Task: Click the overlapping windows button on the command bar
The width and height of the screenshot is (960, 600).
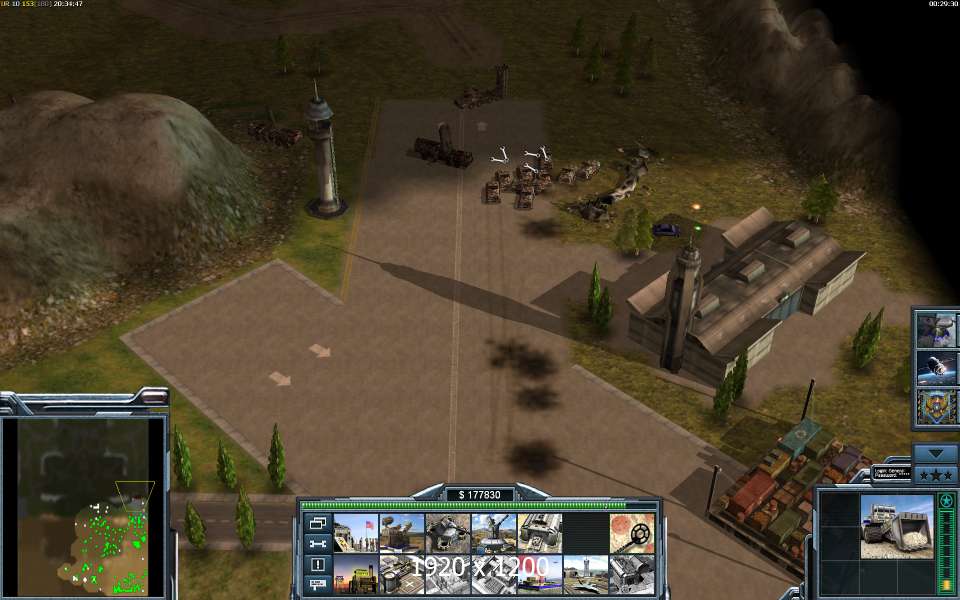Action: coord(318,523)
